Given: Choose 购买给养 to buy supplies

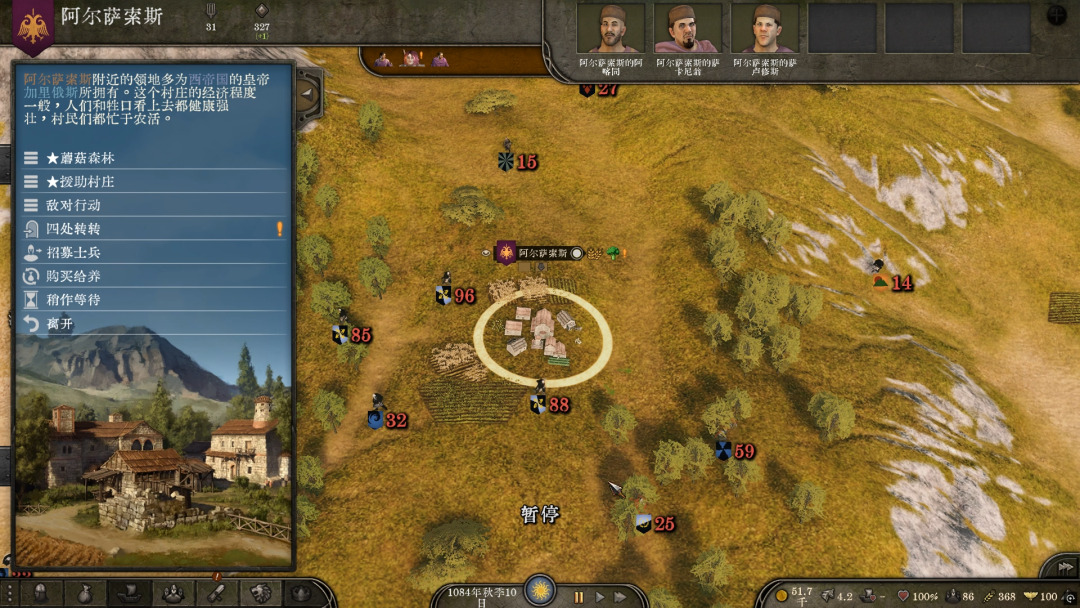Looking at the screenshot, I should 74,276.
